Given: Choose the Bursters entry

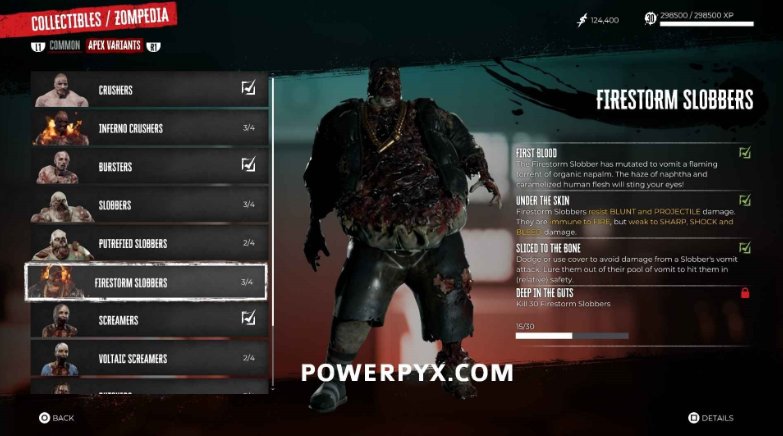Looking at the screenshot, I should click(x=148, y=166).
